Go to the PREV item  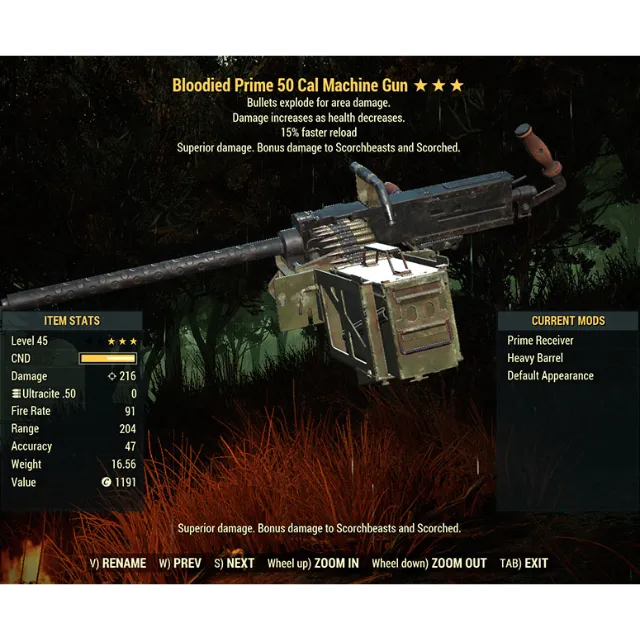coord(180,563)
